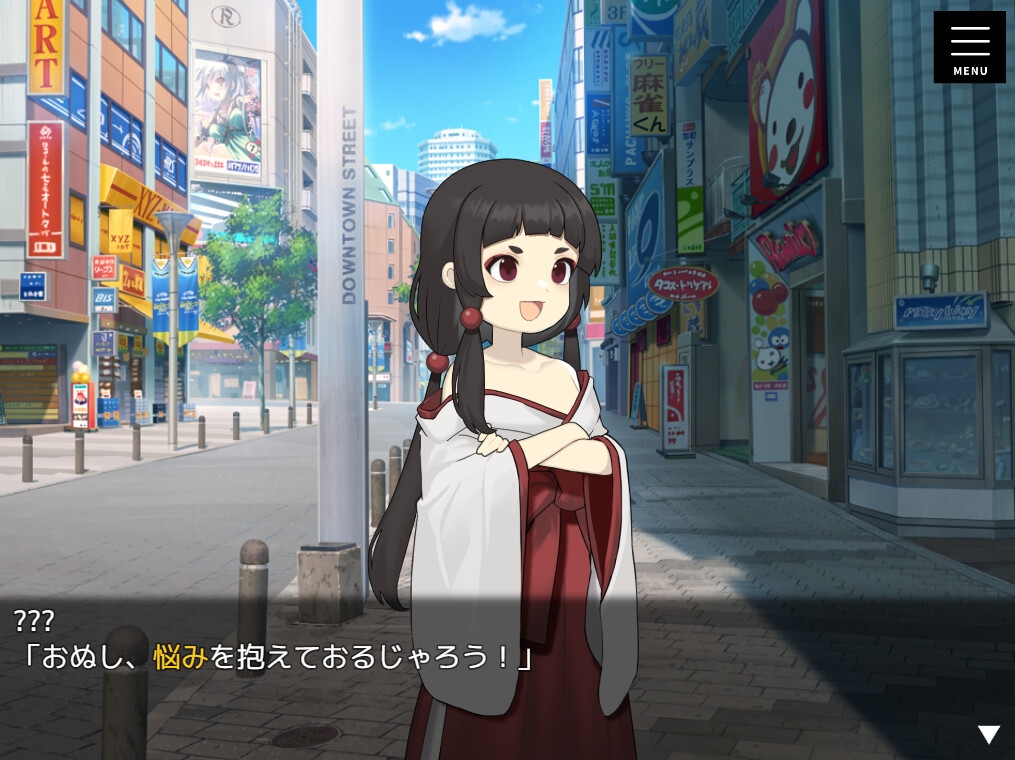Advance dialogue with the white arrow
1015x760 pixels.
988,735
